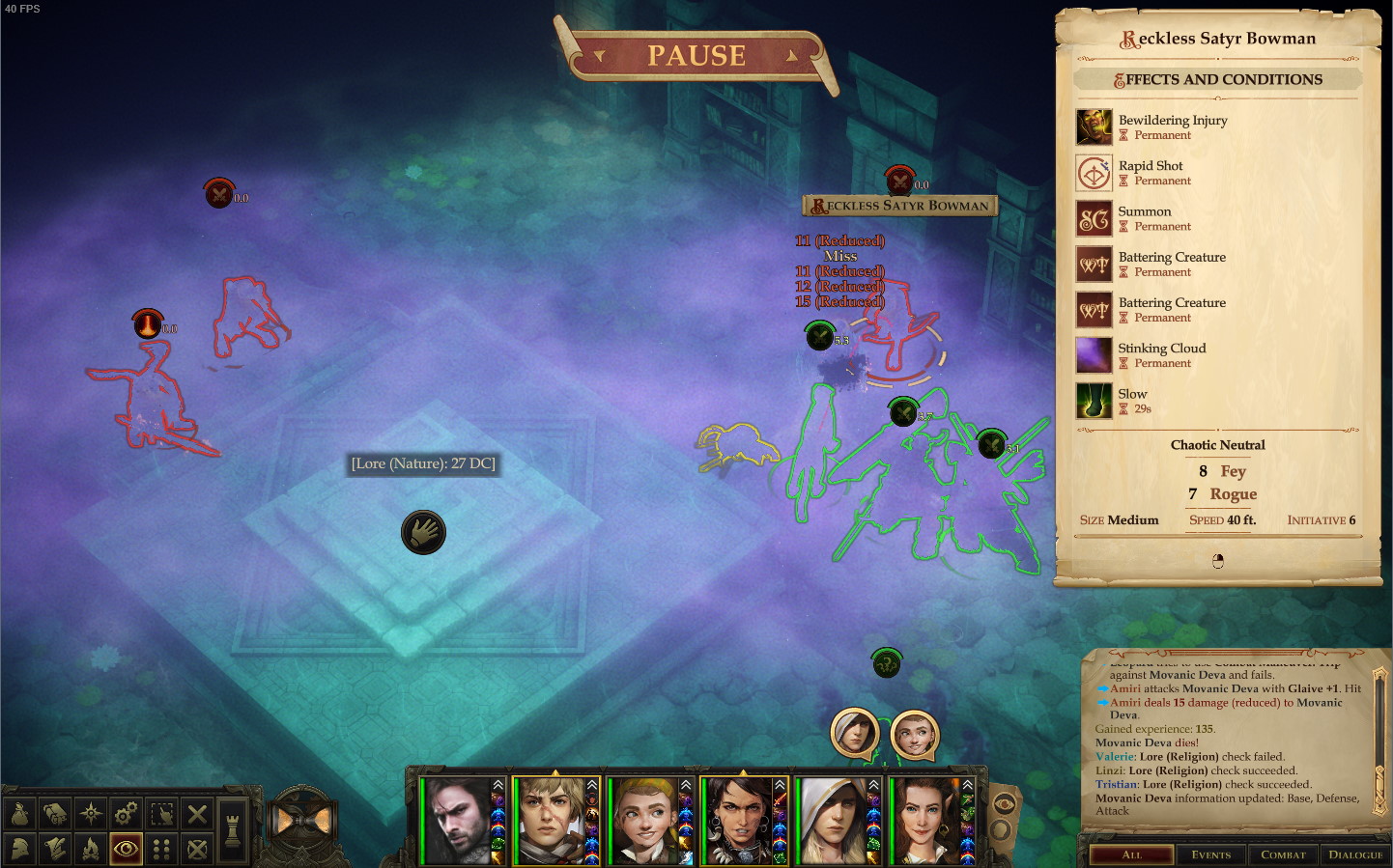Switch combat log to Events tab
Image resolution: width=1393 pixels, height=868 pixels.
tap(1210, 854)
